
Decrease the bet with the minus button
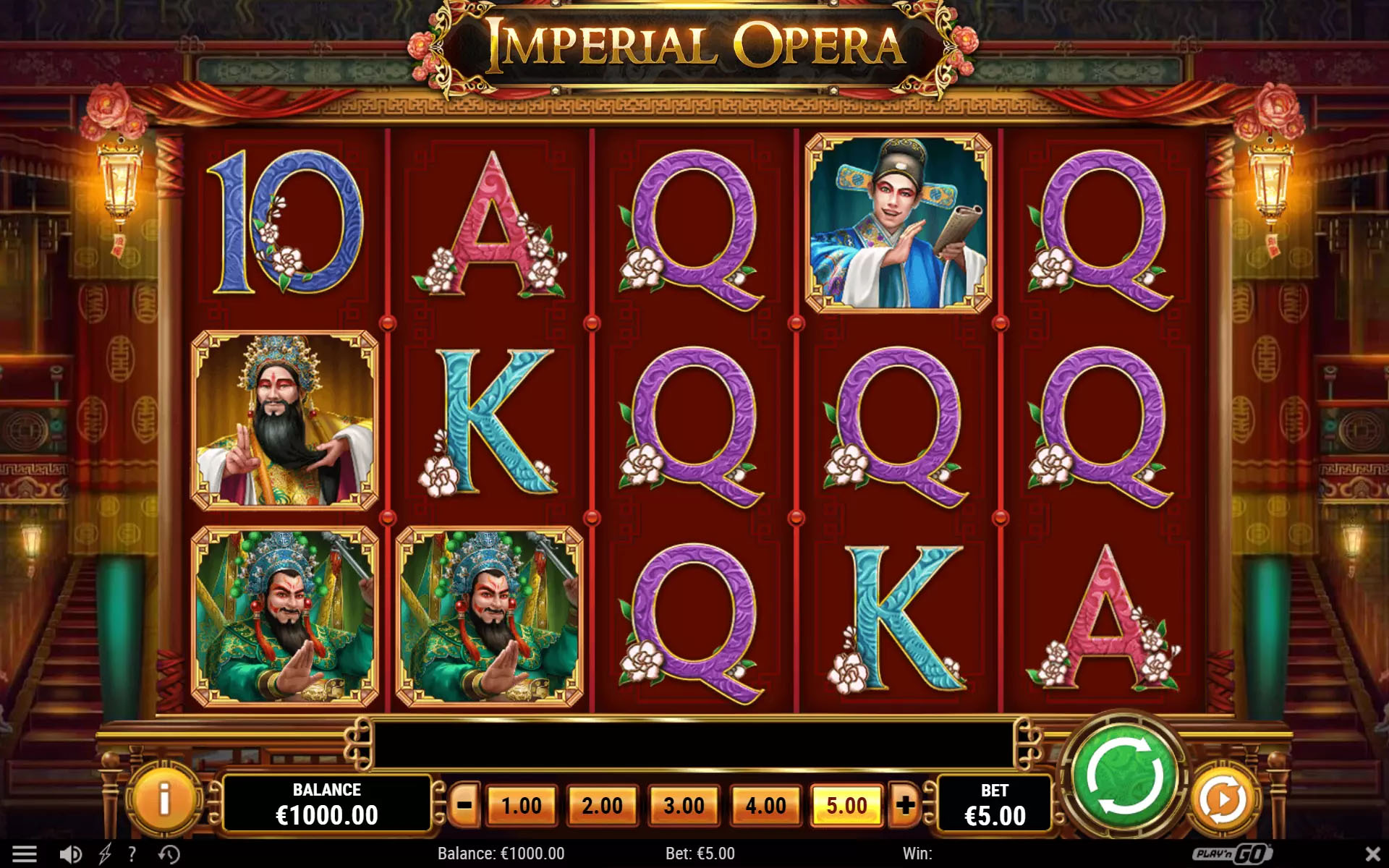coord(464,805)
